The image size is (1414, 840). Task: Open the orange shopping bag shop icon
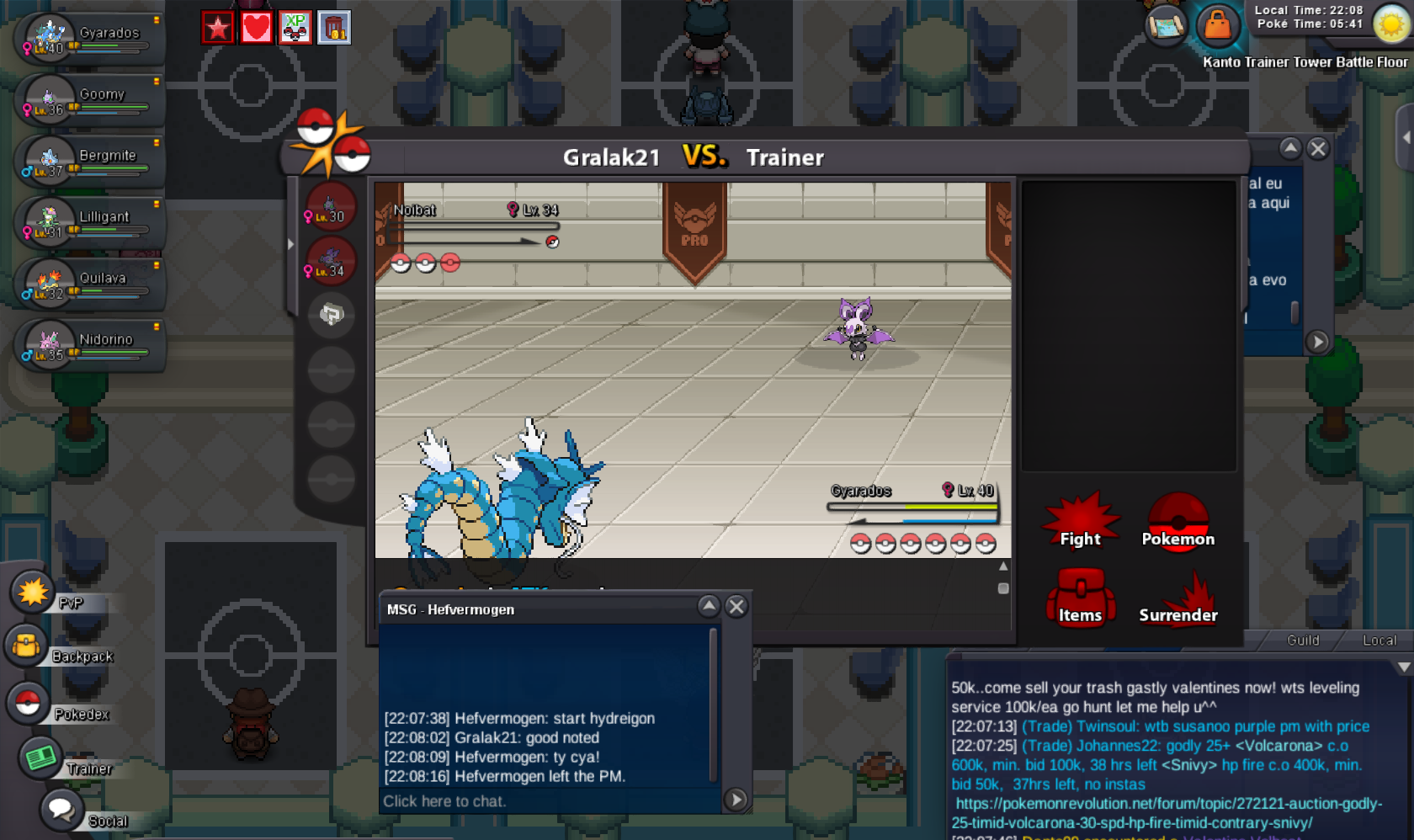tap(1217, 25)
